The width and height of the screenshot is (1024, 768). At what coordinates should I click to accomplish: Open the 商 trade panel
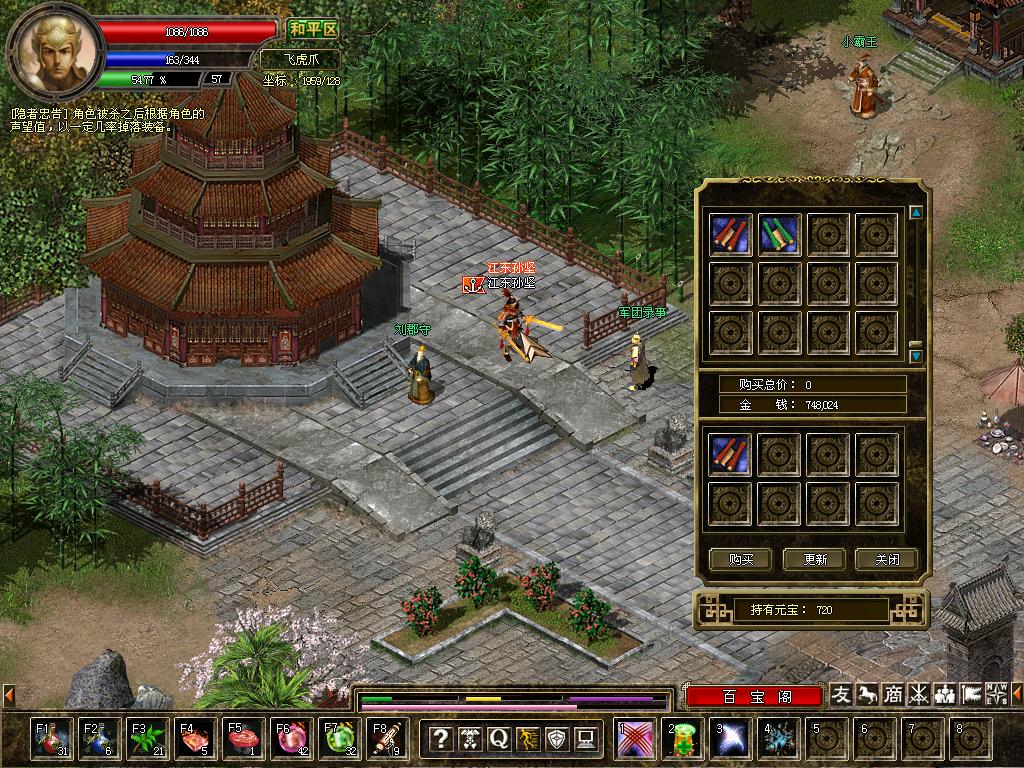click(x=893, y=694)
